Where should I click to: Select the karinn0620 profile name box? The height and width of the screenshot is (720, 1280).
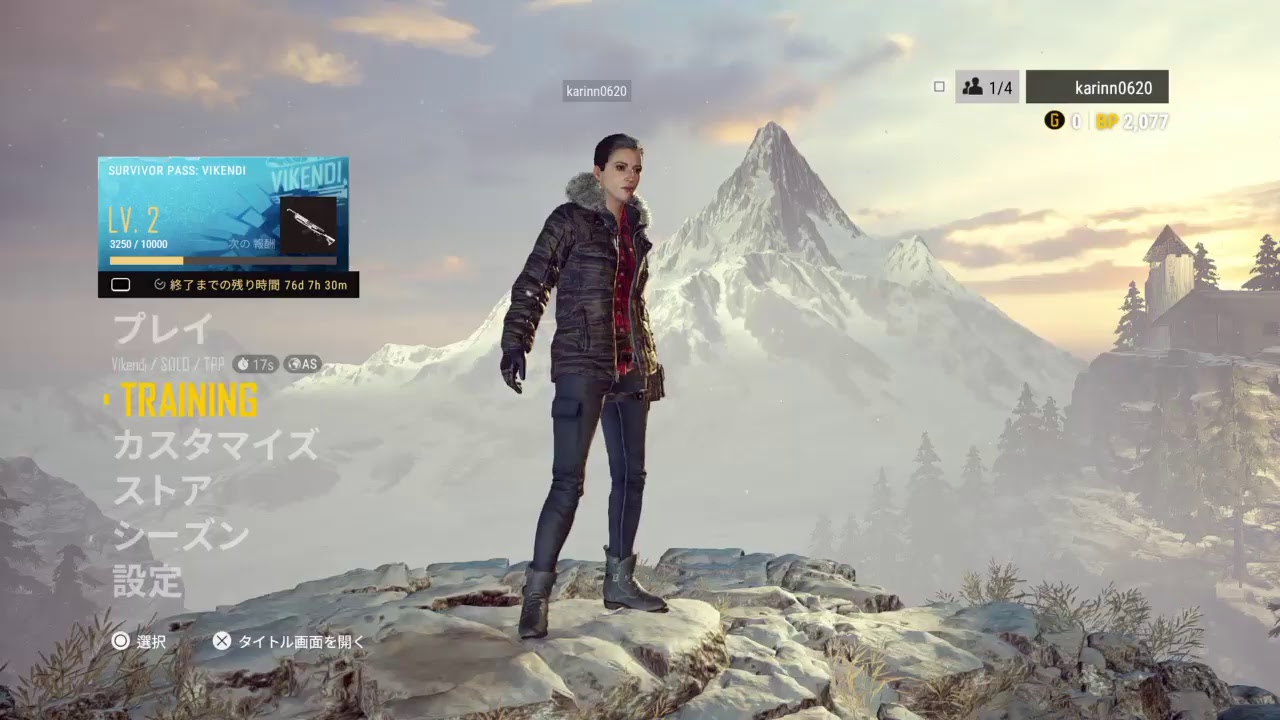pyautogui.click(x=1097, y=88)
